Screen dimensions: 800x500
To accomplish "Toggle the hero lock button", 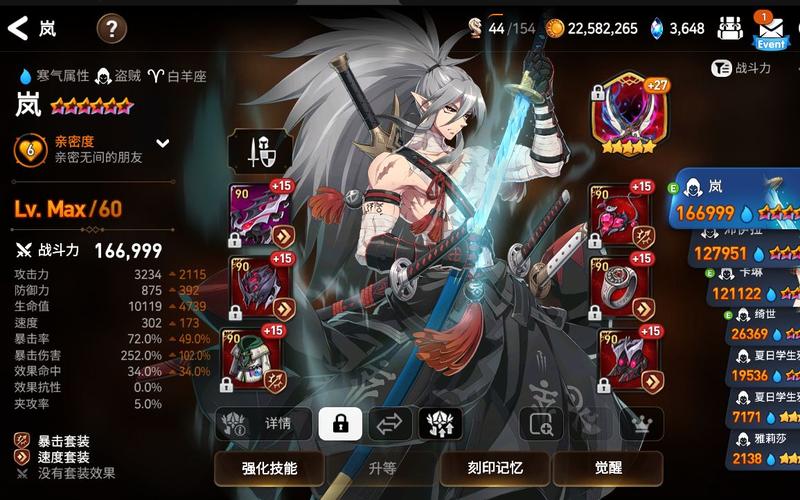I will (x=340, y=424).
